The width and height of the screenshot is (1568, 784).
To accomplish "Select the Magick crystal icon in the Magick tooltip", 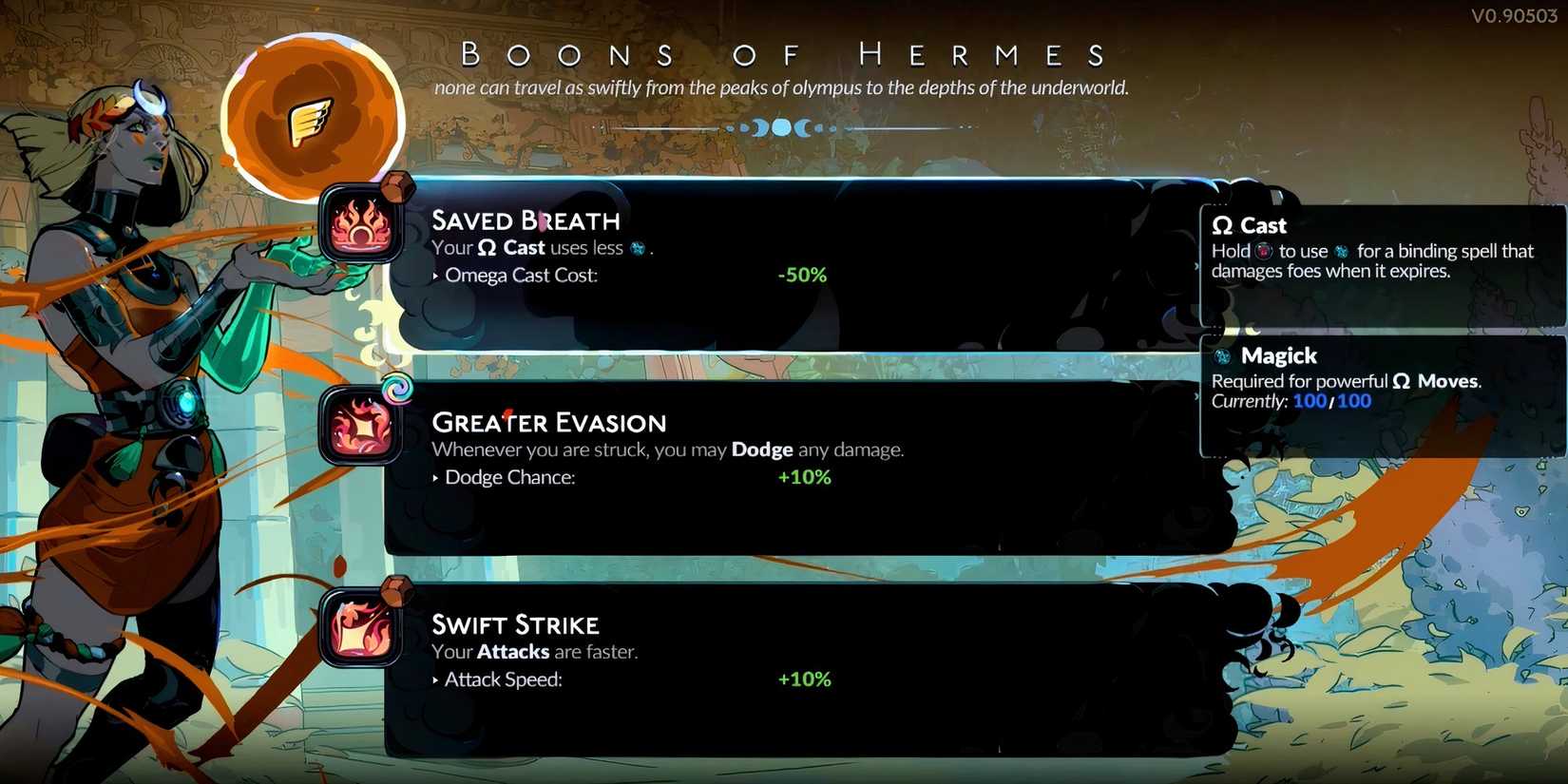I will (x=1224, y=355).
